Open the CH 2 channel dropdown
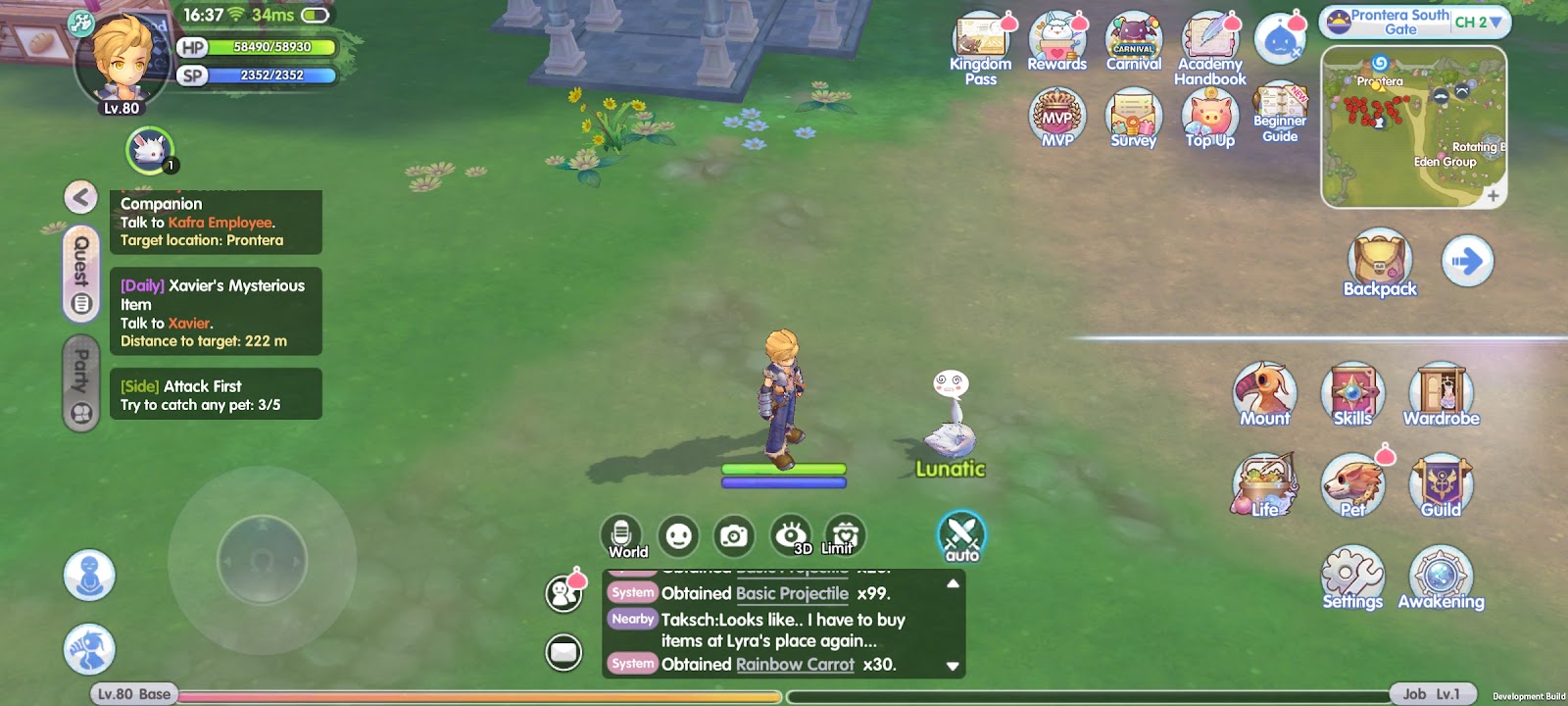Image resolution: width=1568 pixels, height=706 pixels. pyautogui.click(x=1478, y=22)
